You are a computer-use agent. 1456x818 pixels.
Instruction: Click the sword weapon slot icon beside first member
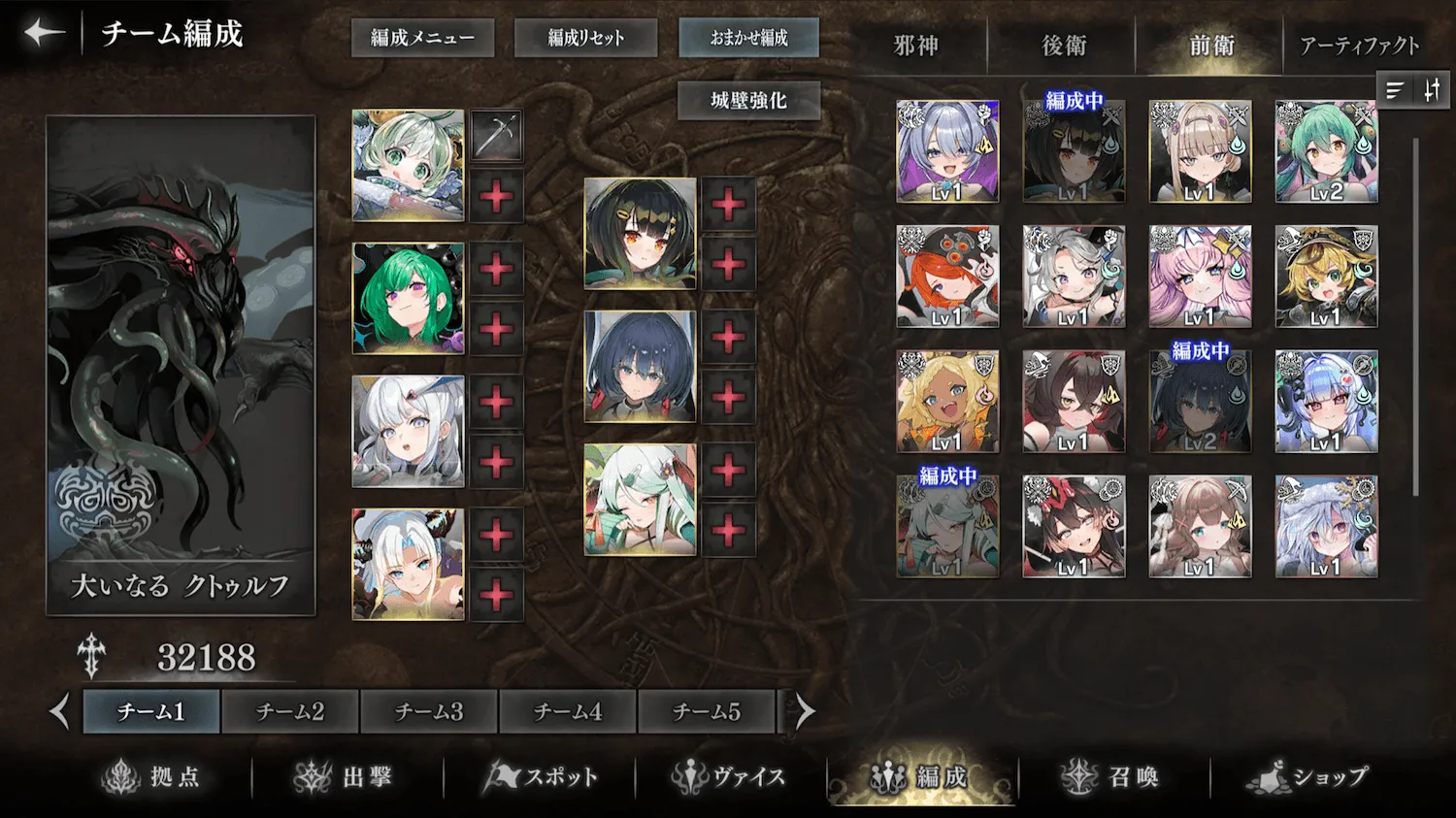(x=497, y=134)
